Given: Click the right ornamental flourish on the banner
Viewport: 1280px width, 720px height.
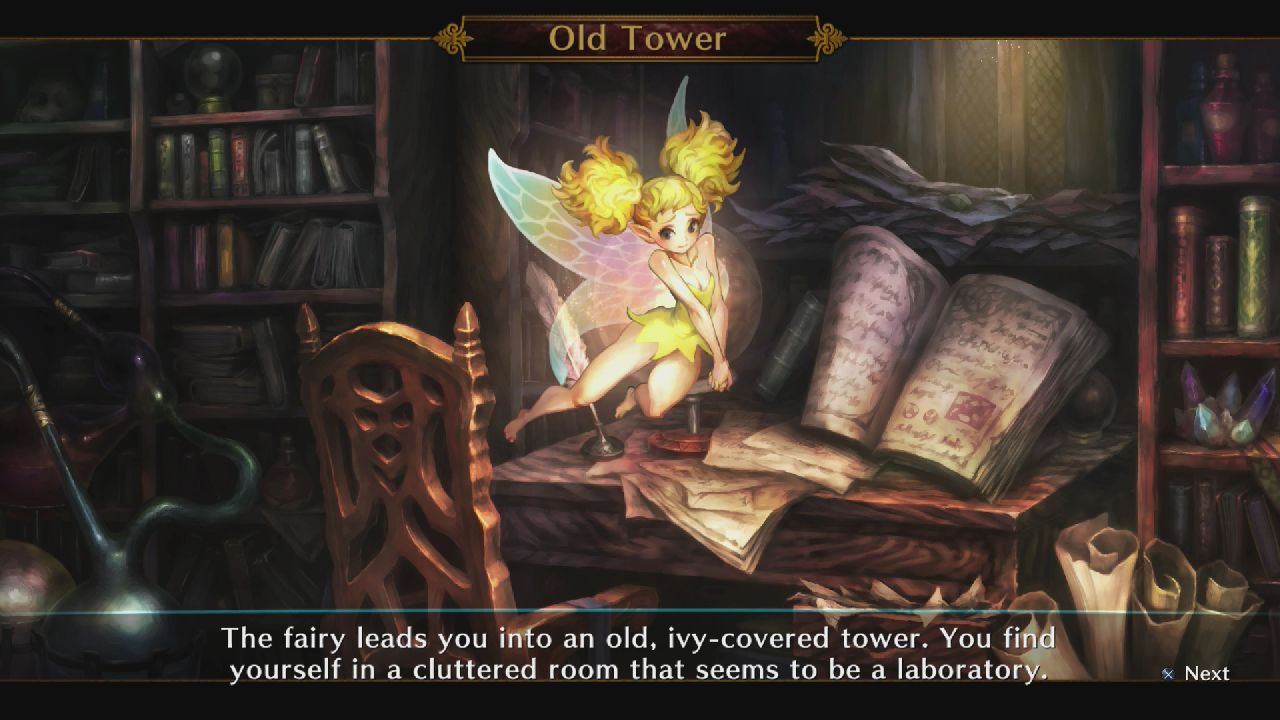Looking at the screenshot, I should click(826, 38).
